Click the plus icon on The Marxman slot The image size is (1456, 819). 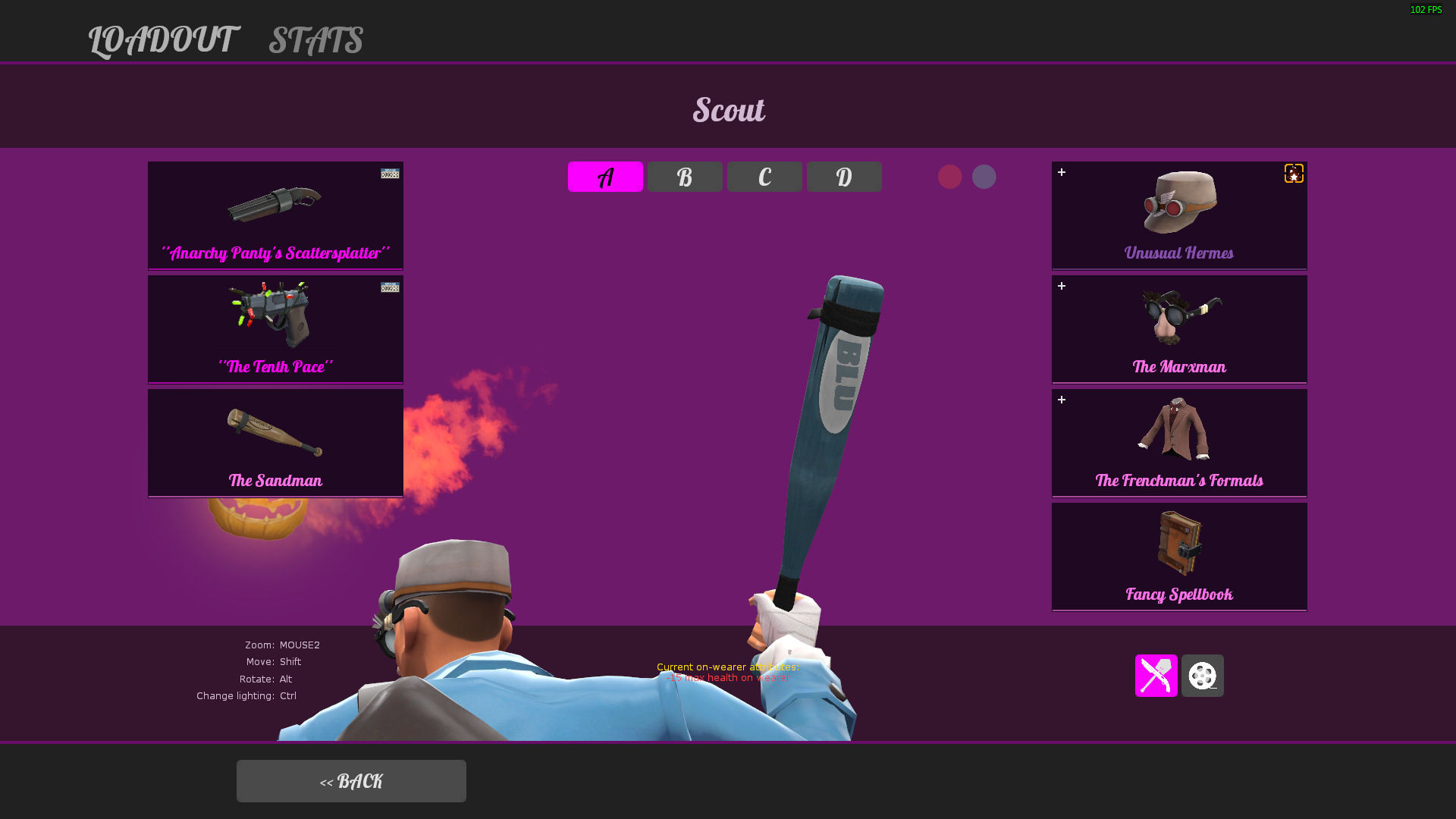click(x=1062, y=287)
